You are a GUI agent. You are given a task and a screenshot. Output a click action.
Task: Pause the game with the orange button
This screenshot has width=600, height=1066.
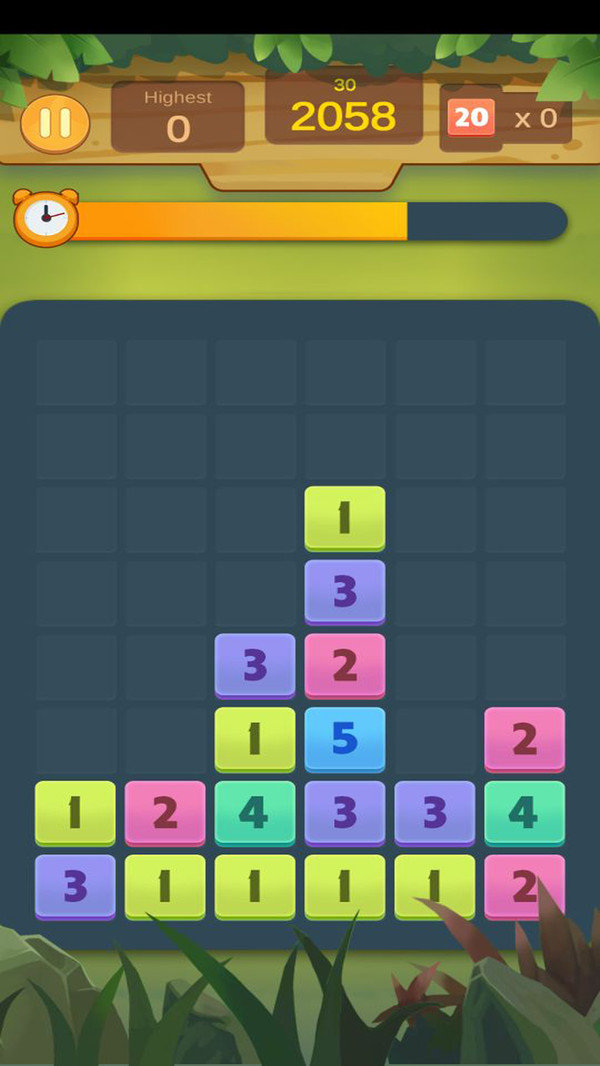tap(55, 123)
